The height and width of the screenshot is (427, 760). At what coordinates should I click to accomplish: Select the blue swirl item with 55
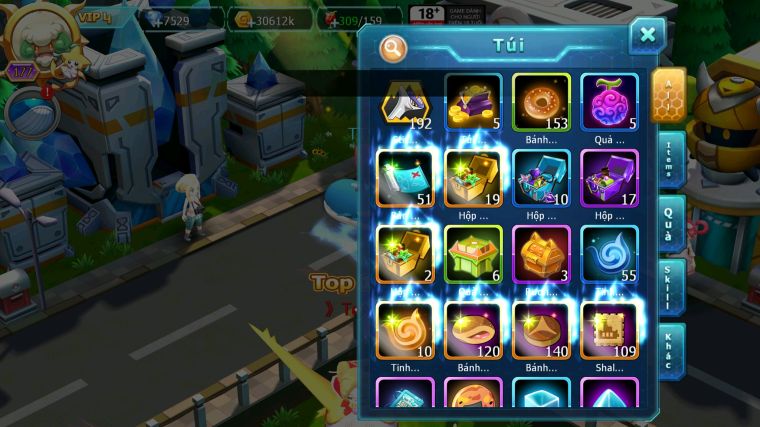click(609, 253)
